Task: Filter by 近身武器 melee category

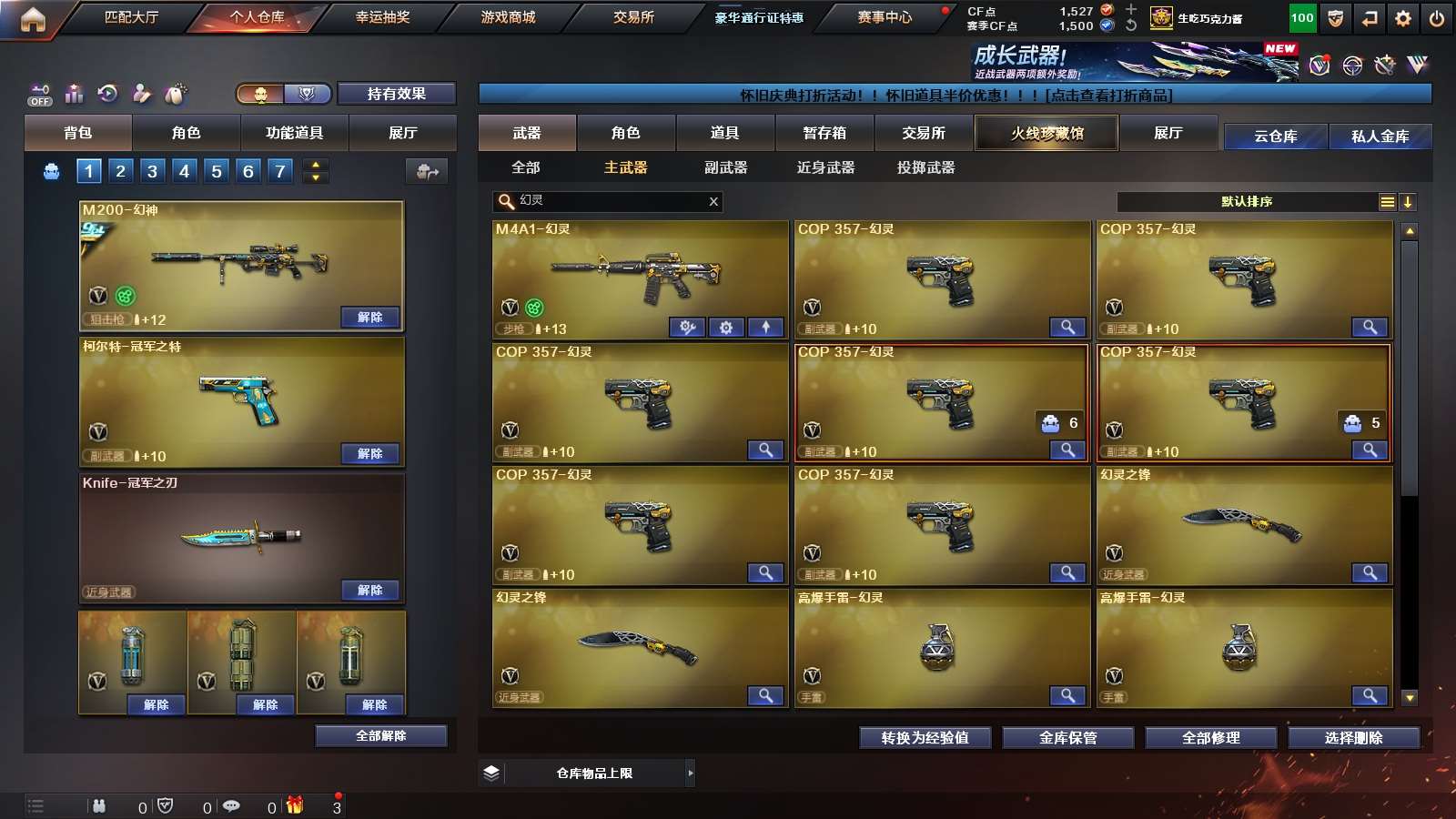Action: tap(825, 167)
